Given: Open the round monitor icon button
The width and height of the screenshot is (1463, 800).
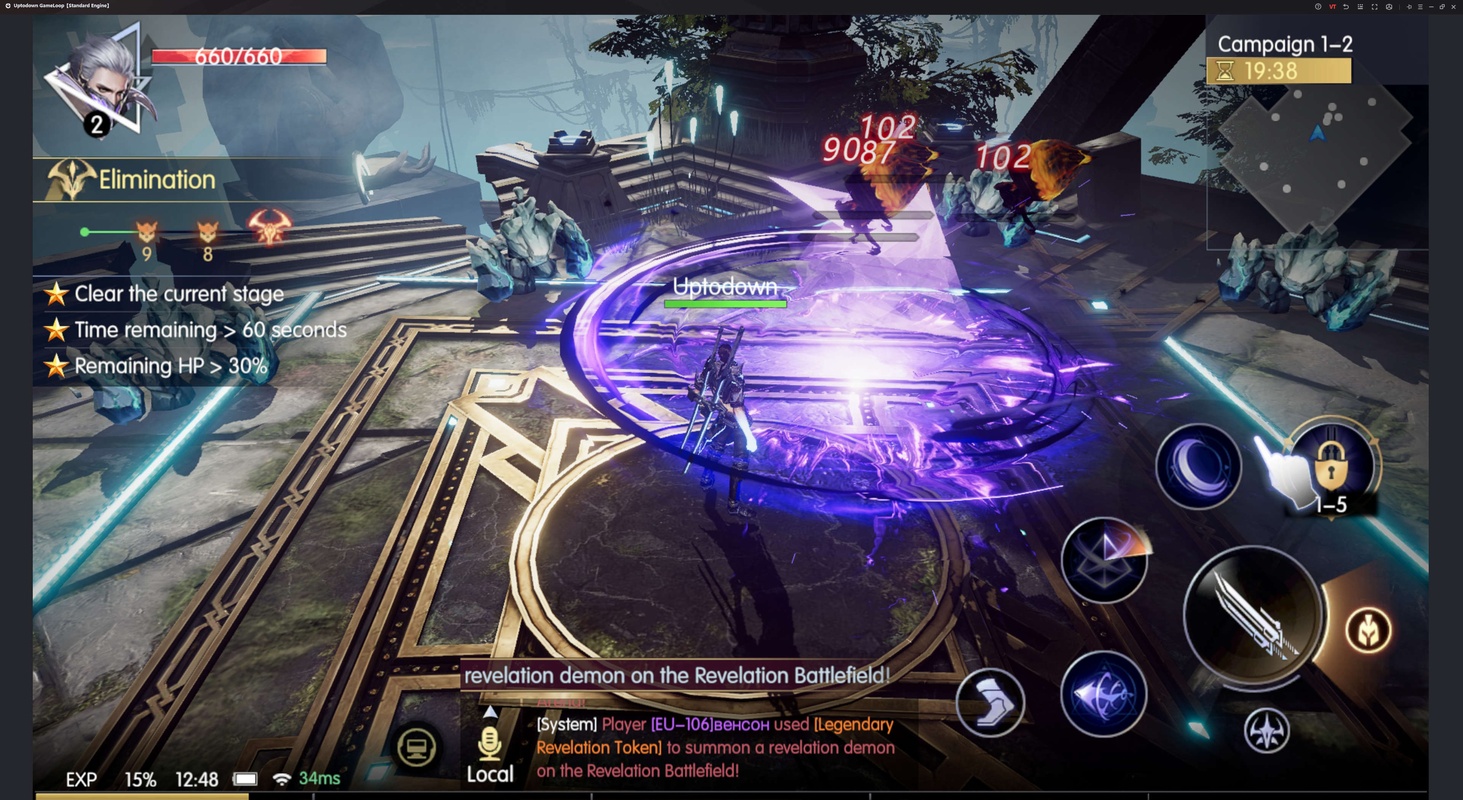Looking at the screenshot, I should [416, 748].
